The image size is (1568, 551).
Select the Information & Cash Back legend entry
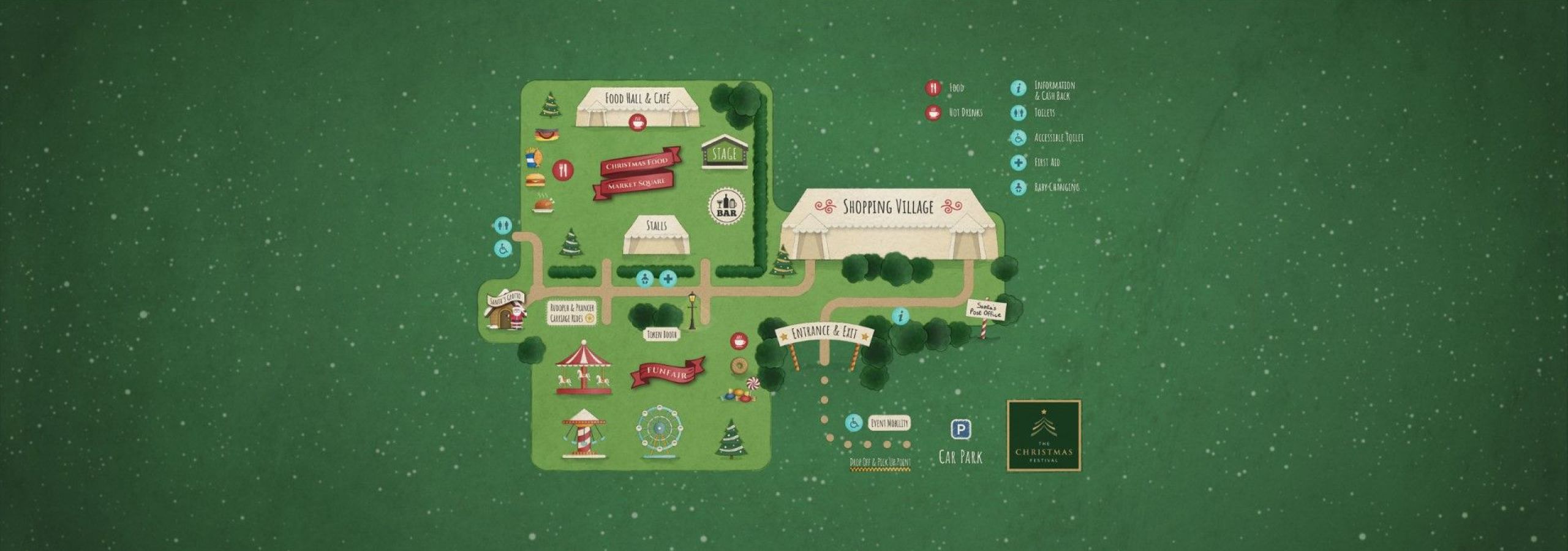(x=1053, y=90)
